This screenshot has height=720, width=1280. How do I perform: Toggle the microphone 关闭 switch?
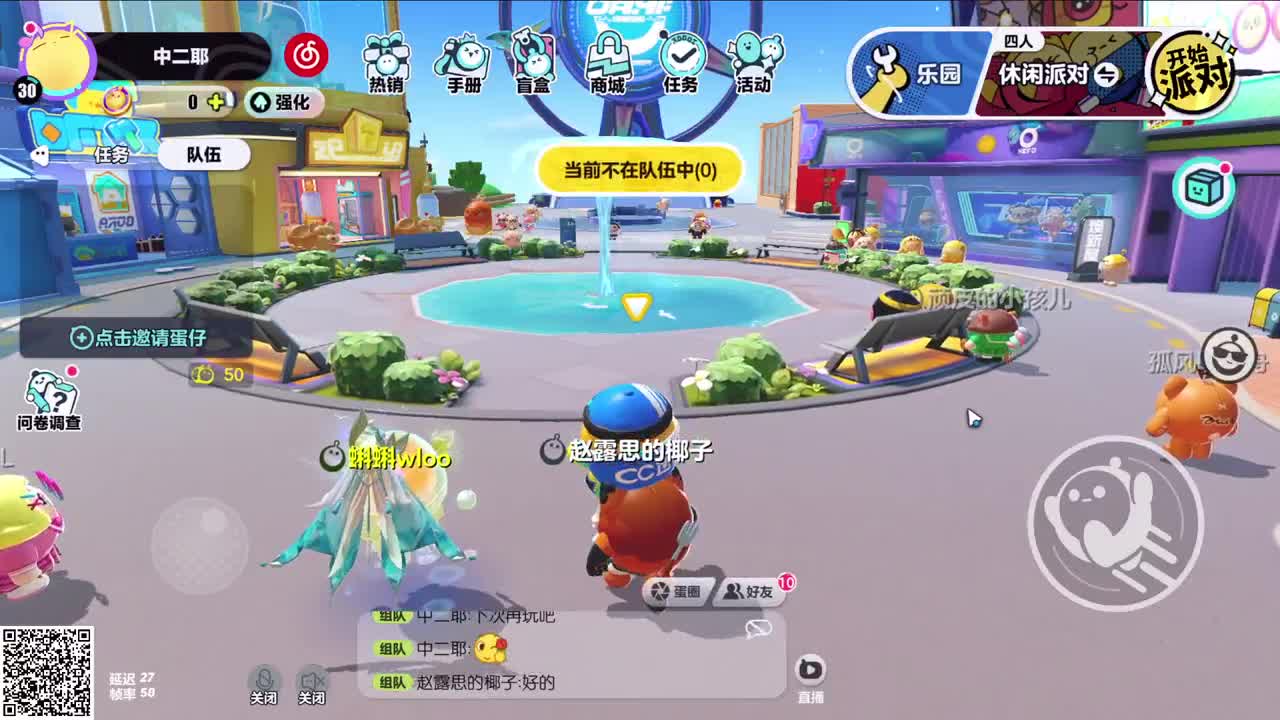262,680
